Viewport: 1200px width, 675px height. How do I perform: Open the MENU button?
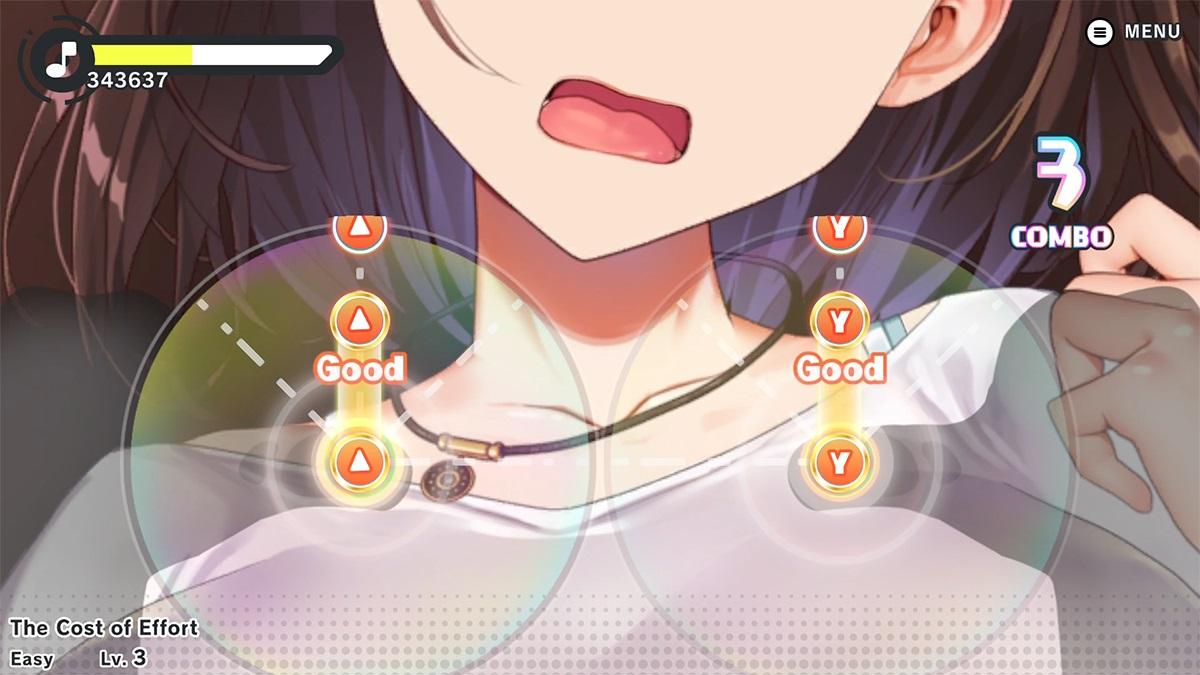pos(1133,32)
